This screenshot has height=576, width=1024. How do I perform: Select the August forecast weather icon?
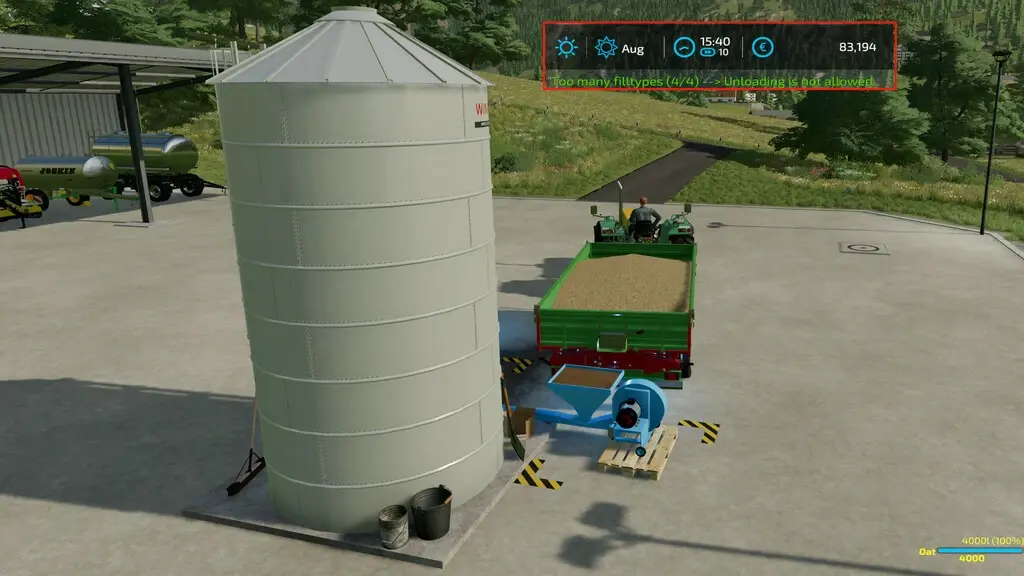605,47
